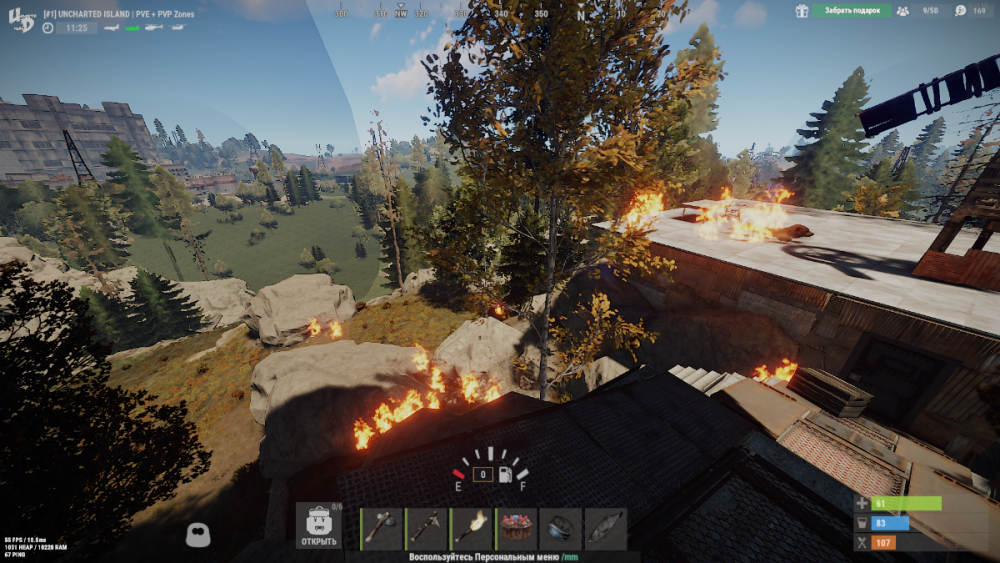
Task: Equip the lit torch from the hotbar
Action: tap(471, 529)
